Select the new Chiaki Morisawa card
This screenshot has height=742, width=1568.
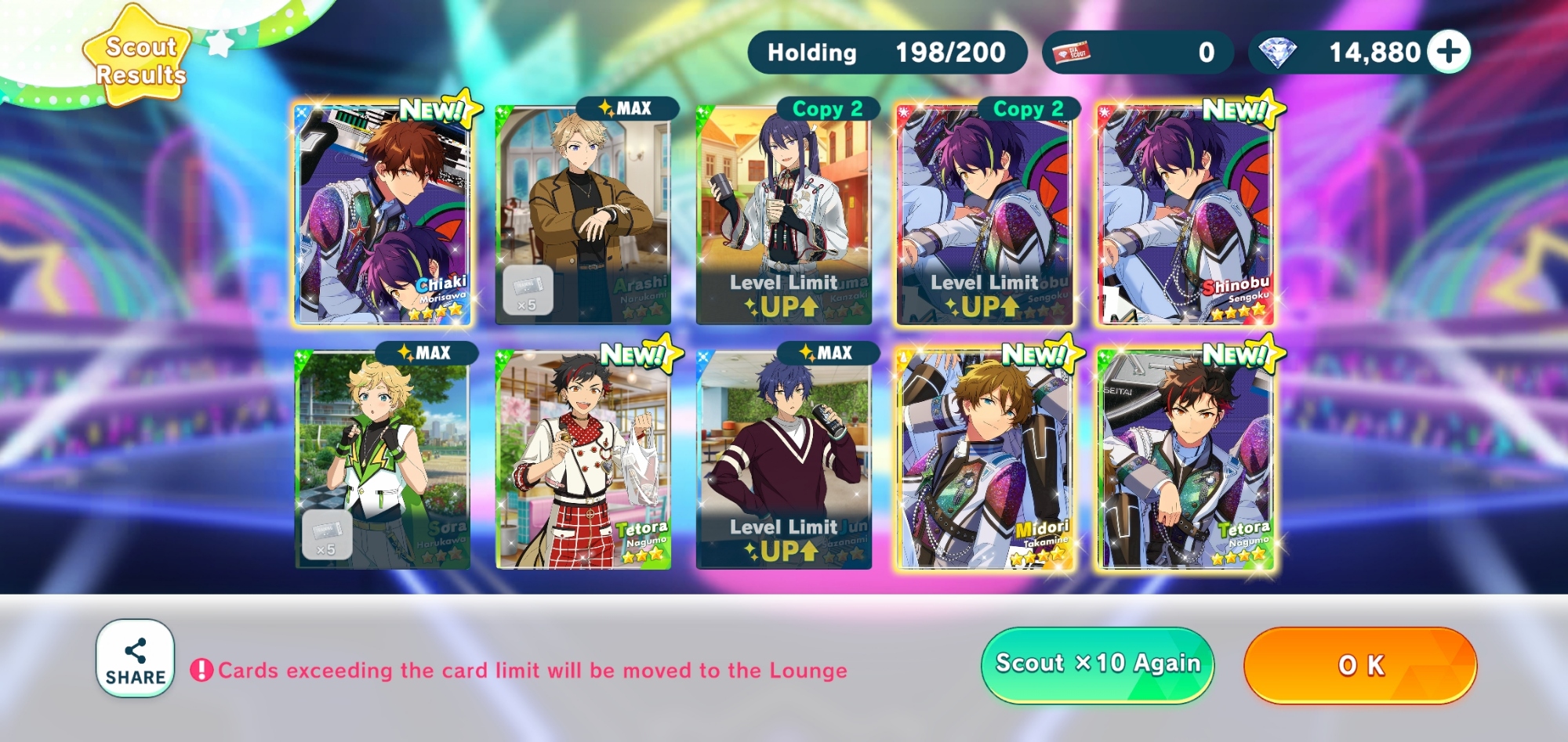[x=383, y=214]
